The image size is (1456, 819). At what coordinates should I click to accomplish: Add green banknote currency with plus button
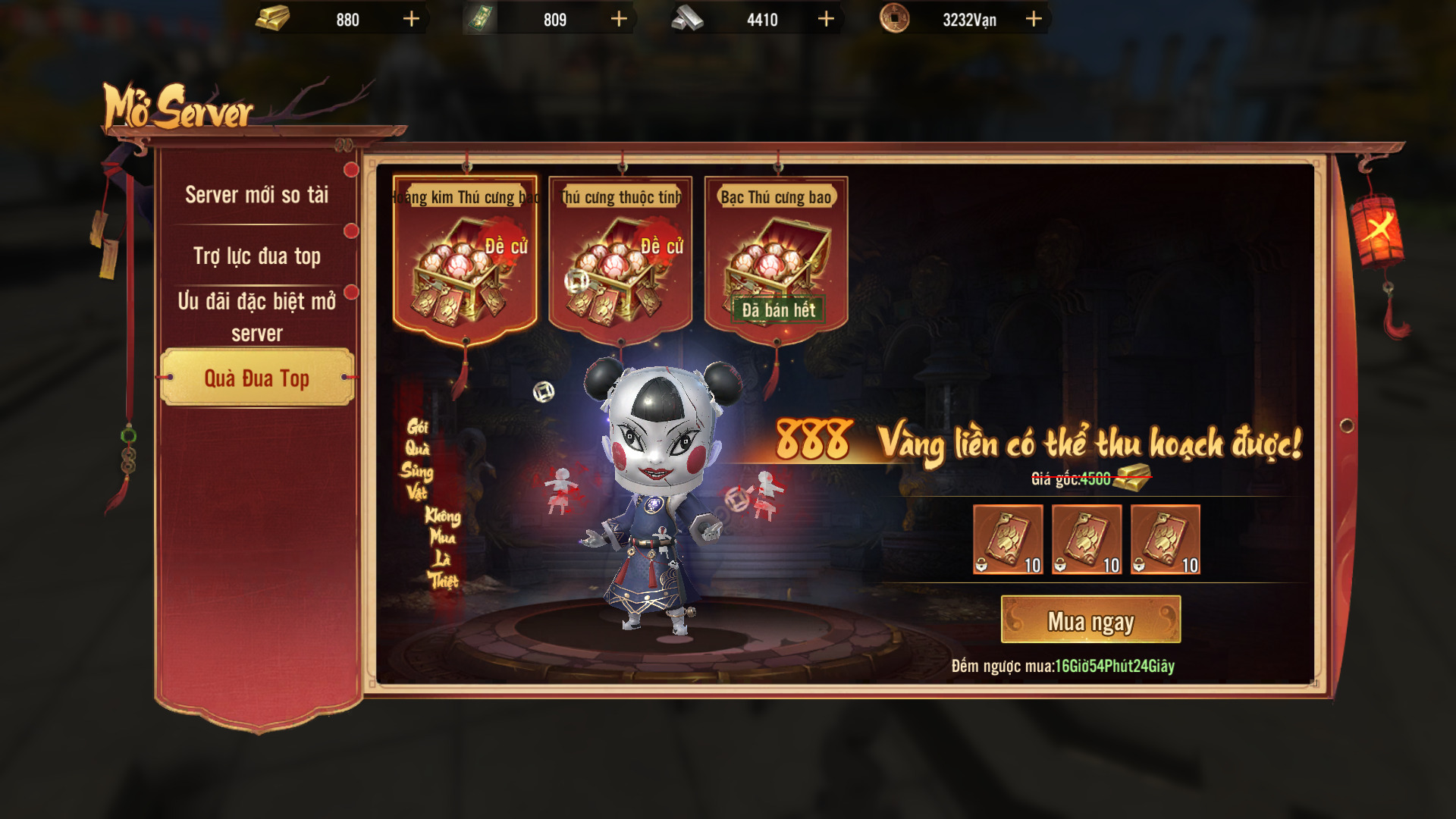pos(619,19)
